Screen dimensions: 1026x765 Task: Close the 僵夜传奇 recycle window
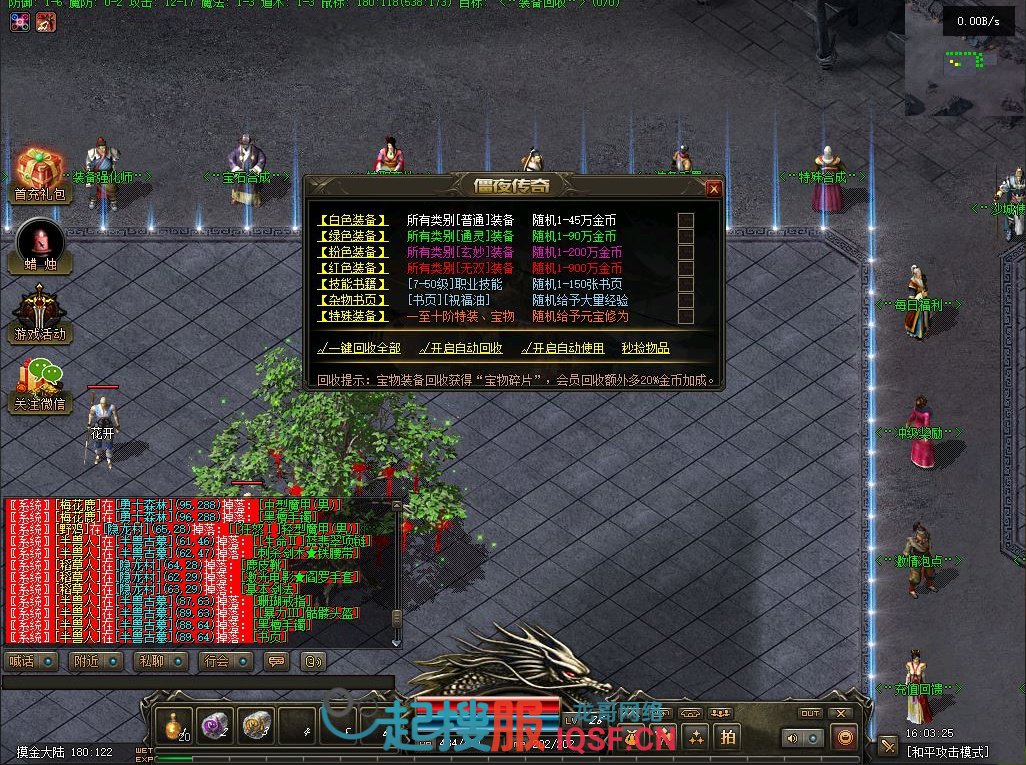713,188
